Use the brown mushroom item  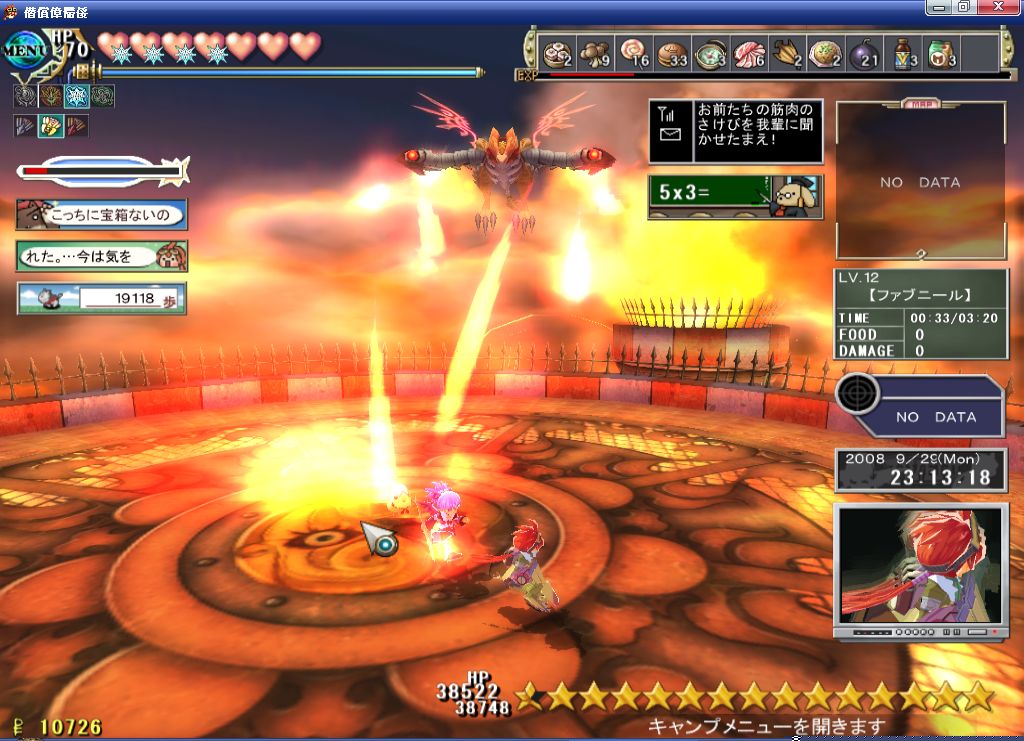click(x=595, y=54)
